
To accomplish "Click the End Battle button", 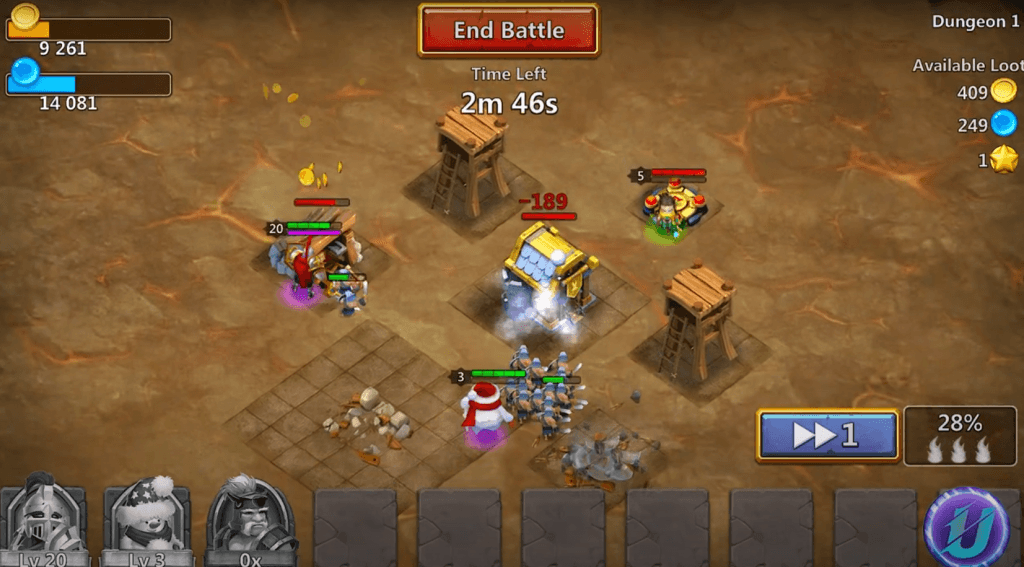I will click(x=508, y=30).
